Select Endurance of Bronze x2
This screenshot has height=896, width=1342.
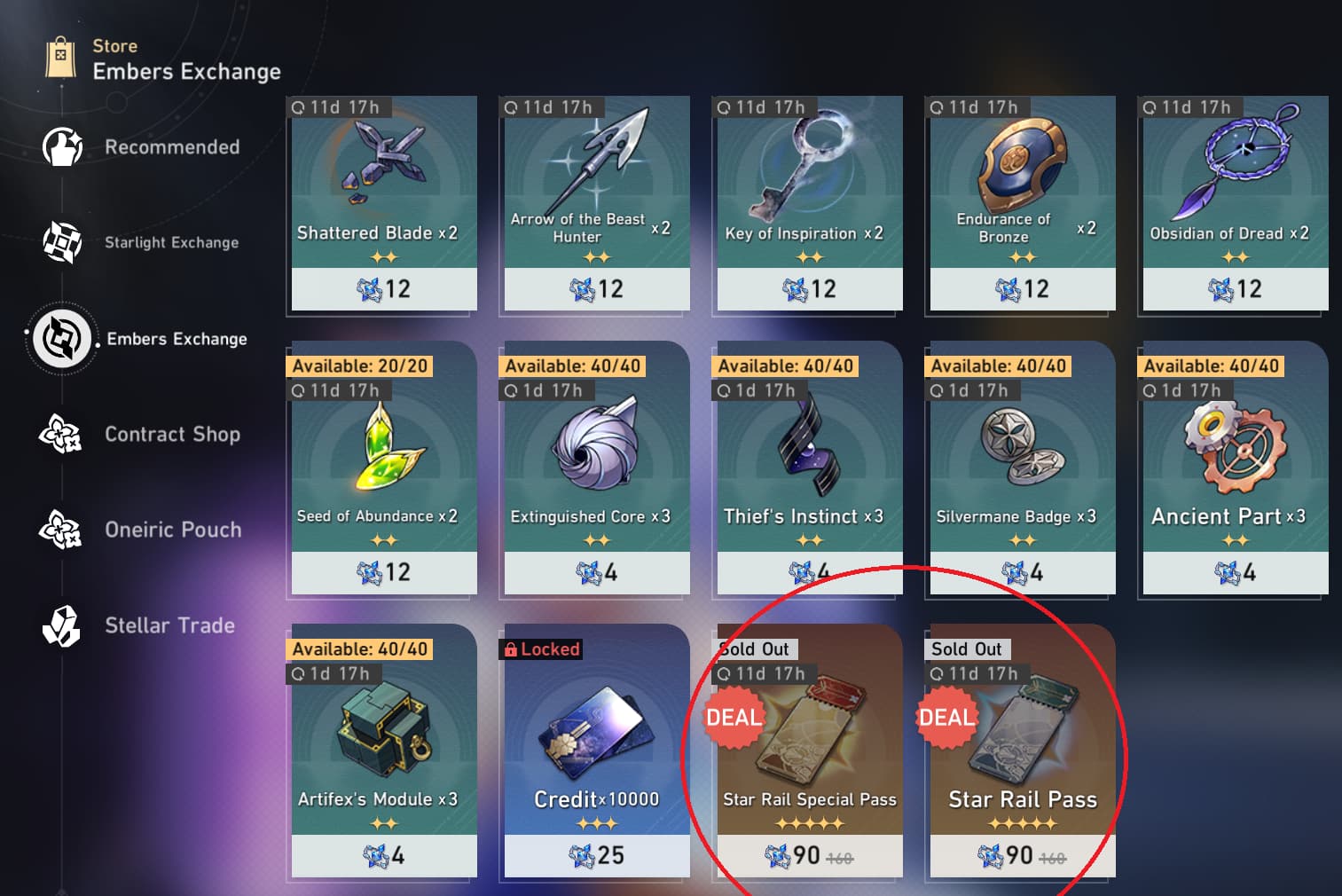point(1022,203)
